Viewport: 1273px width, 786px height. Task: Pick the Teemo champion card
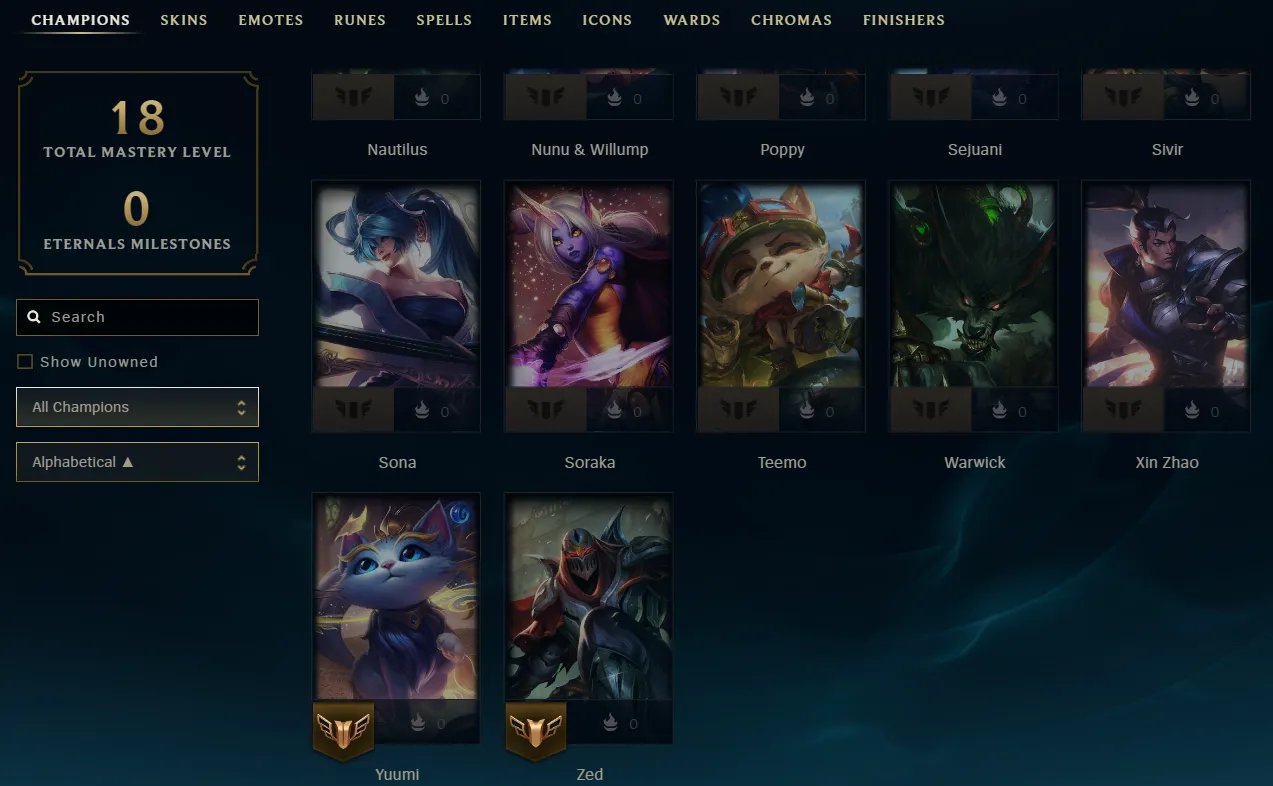point(781,290)
